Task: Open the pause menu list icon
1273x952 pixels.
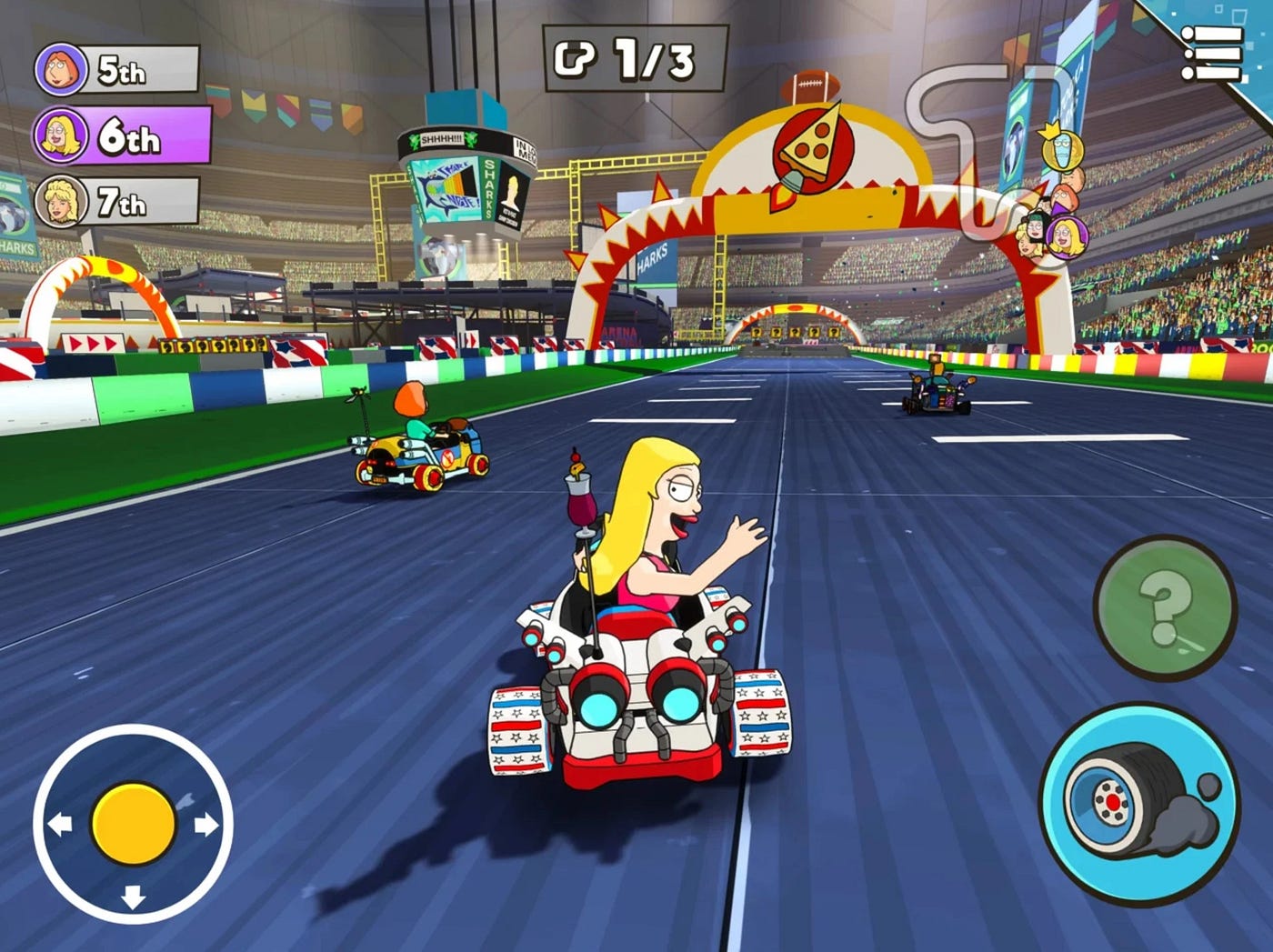Action: 1212,53
